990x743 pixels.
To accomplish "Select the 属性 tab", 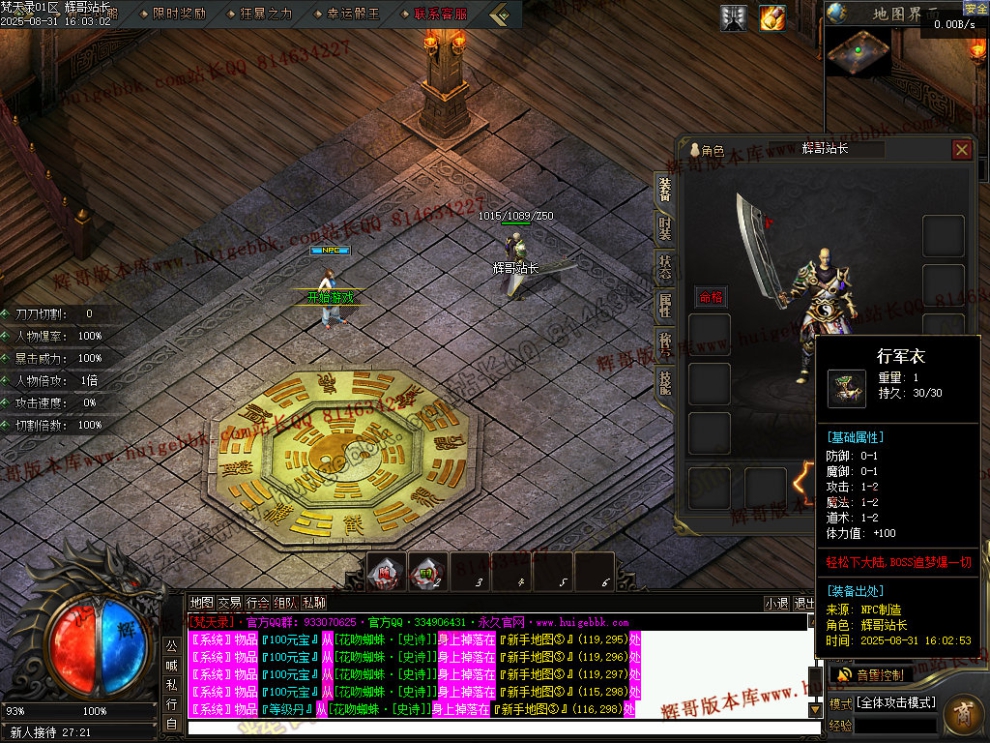I will point(665,306).
